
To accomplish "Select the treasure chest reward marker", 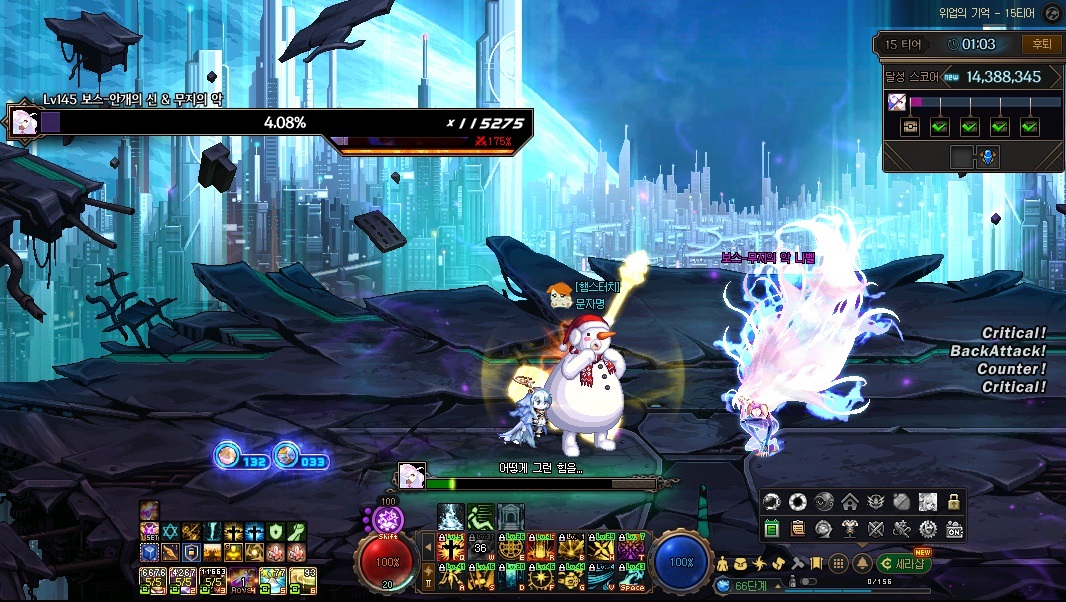I will [910, 127].
